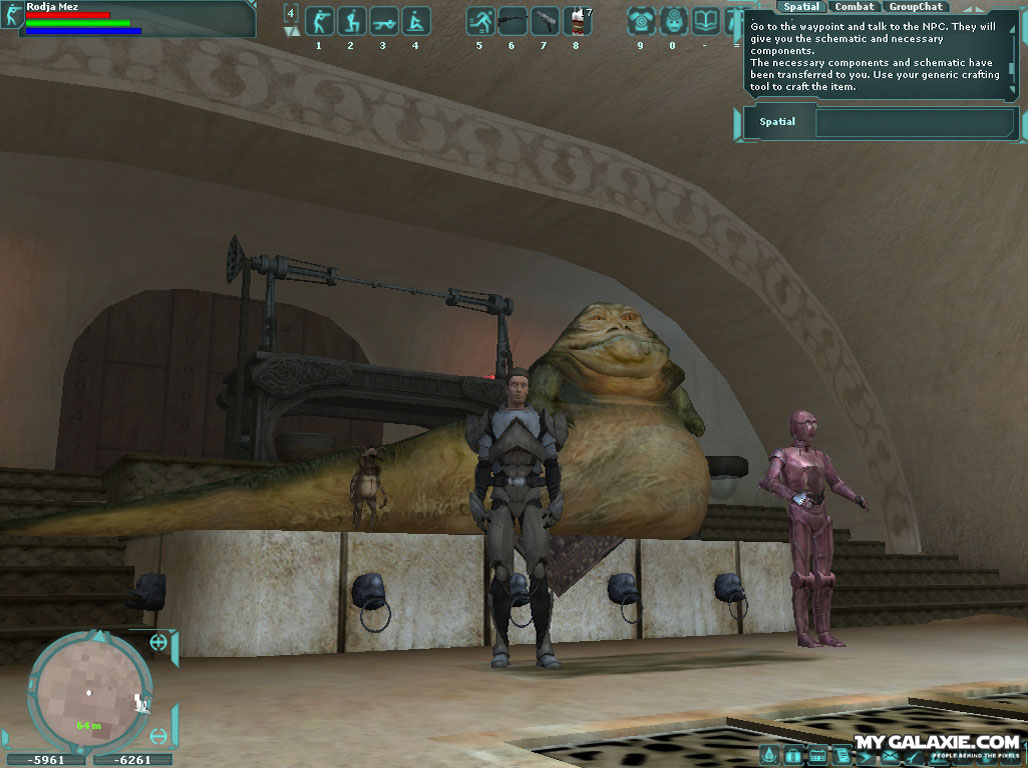
Task: Use the running figure ability icon
Action: pos(480,21)
